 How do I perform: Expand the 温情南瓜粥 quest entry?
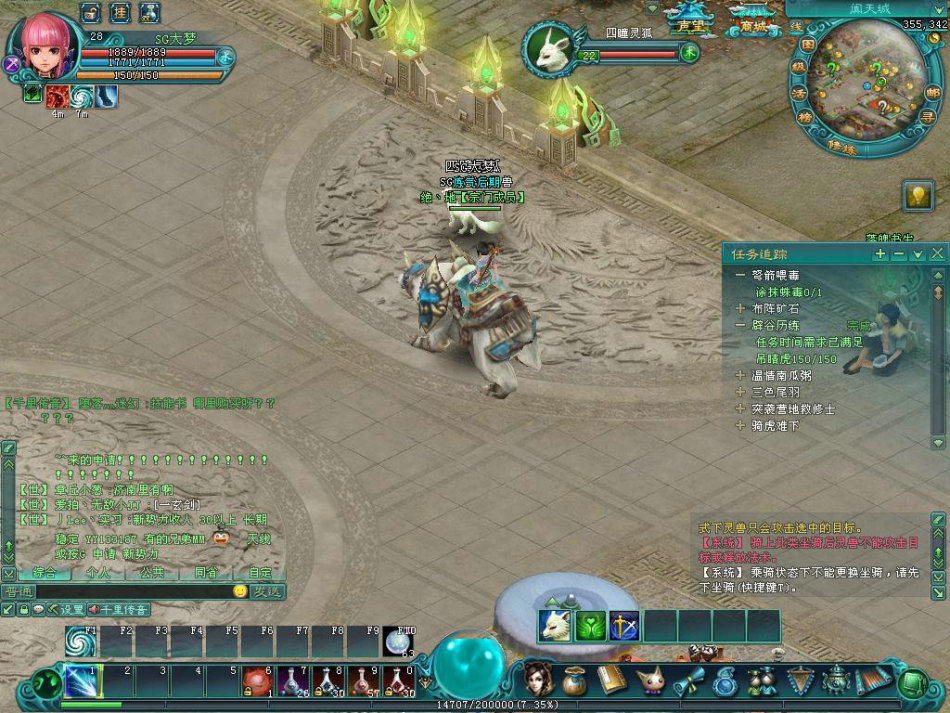[x=741, y=376]
